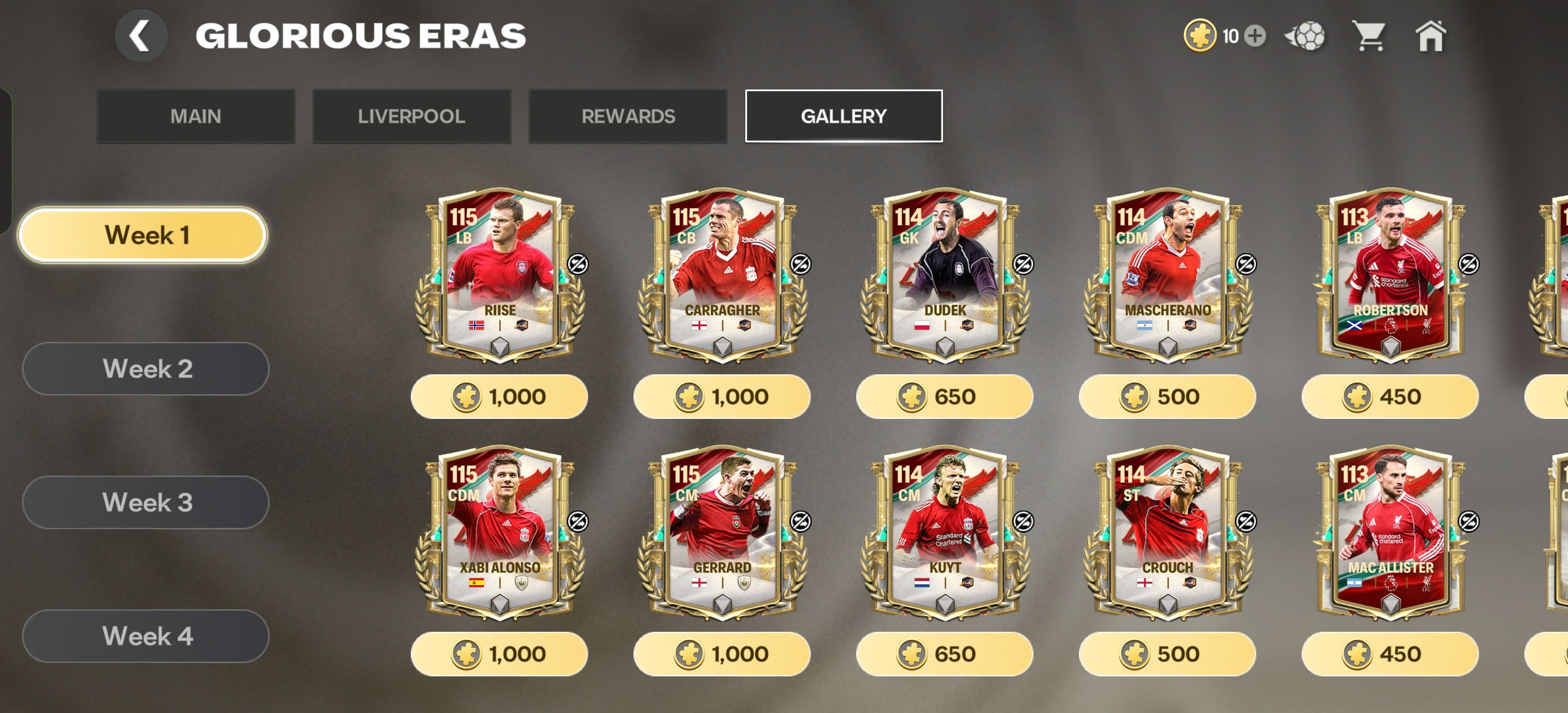This screenshot has width=1568, height=713.
Task: Choose the Gerrard CM card
Action: [722, 532]
